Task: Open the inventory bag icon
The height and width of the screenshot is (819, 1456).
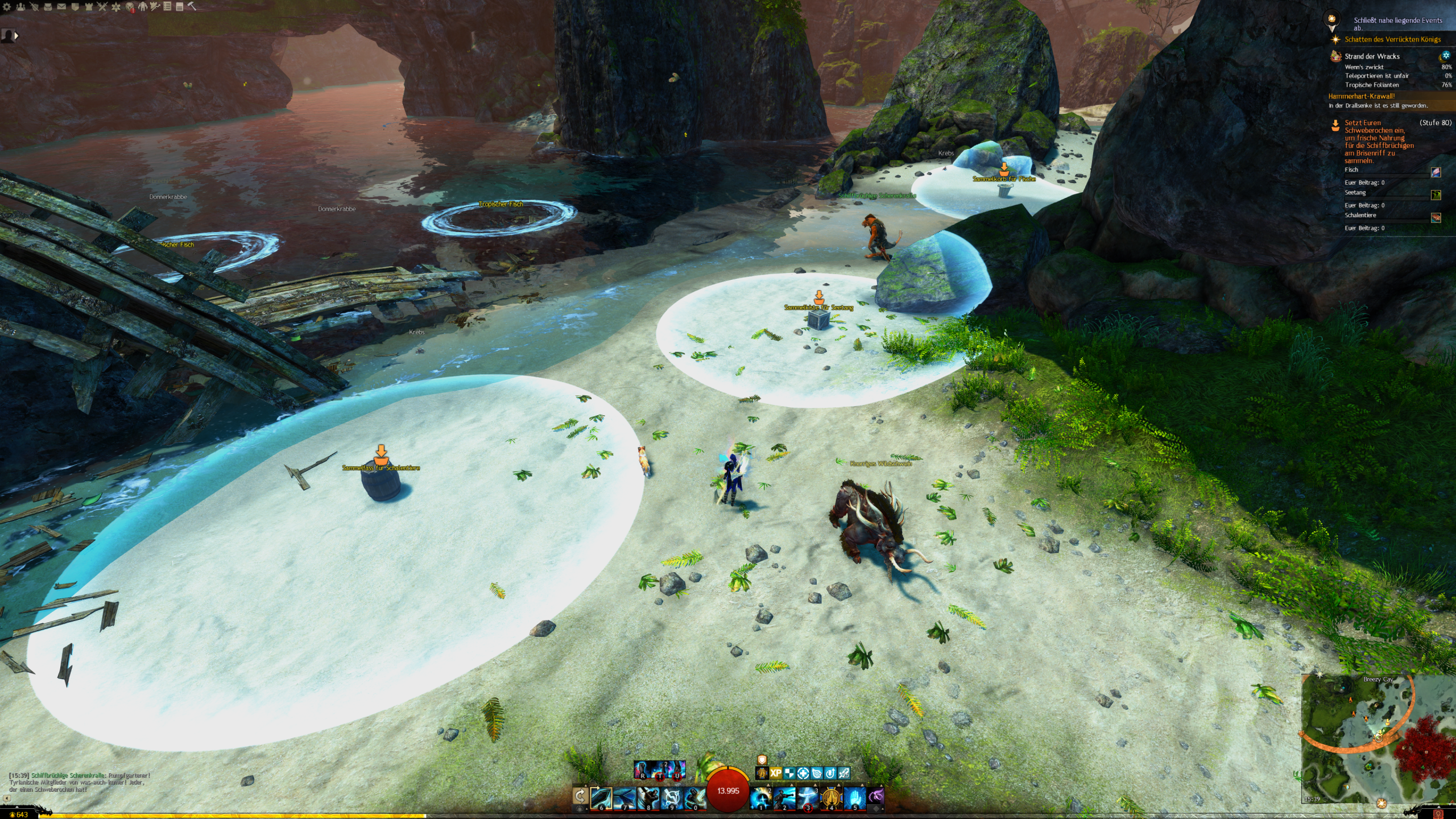Action: [x=48, y=7]
